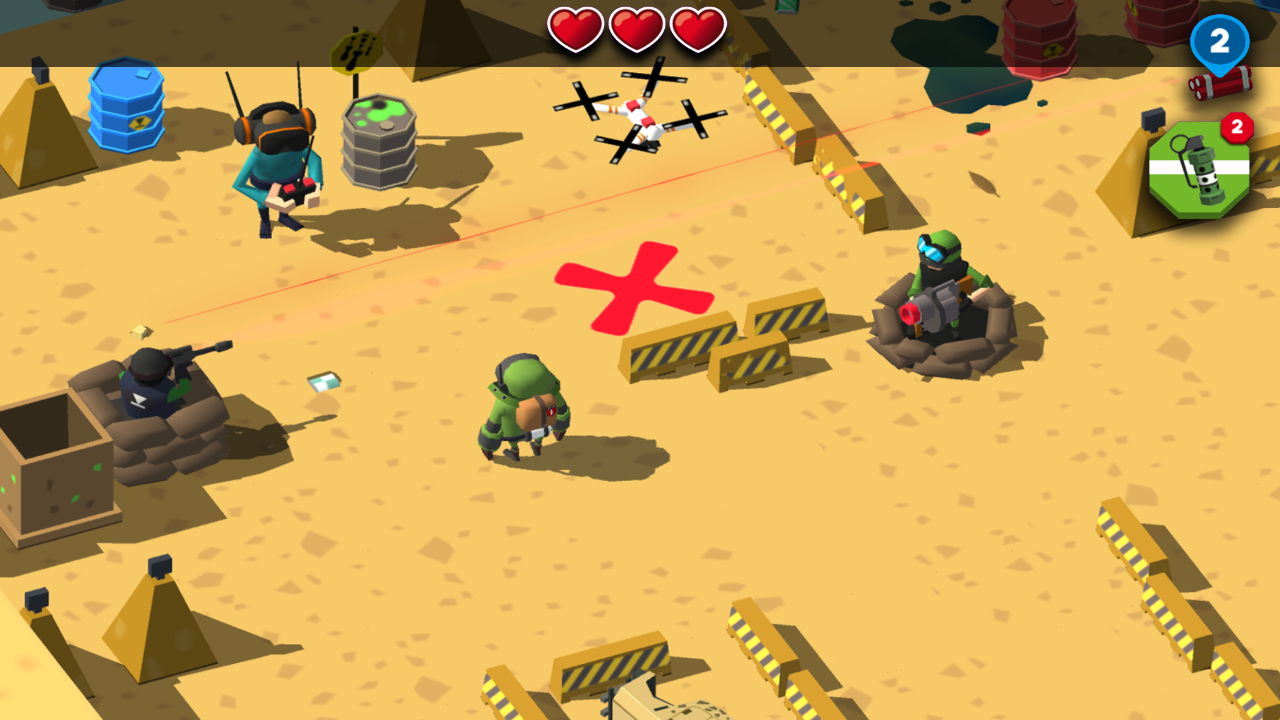Click the red 2 badge on grenade icon

coord(1238,126)
